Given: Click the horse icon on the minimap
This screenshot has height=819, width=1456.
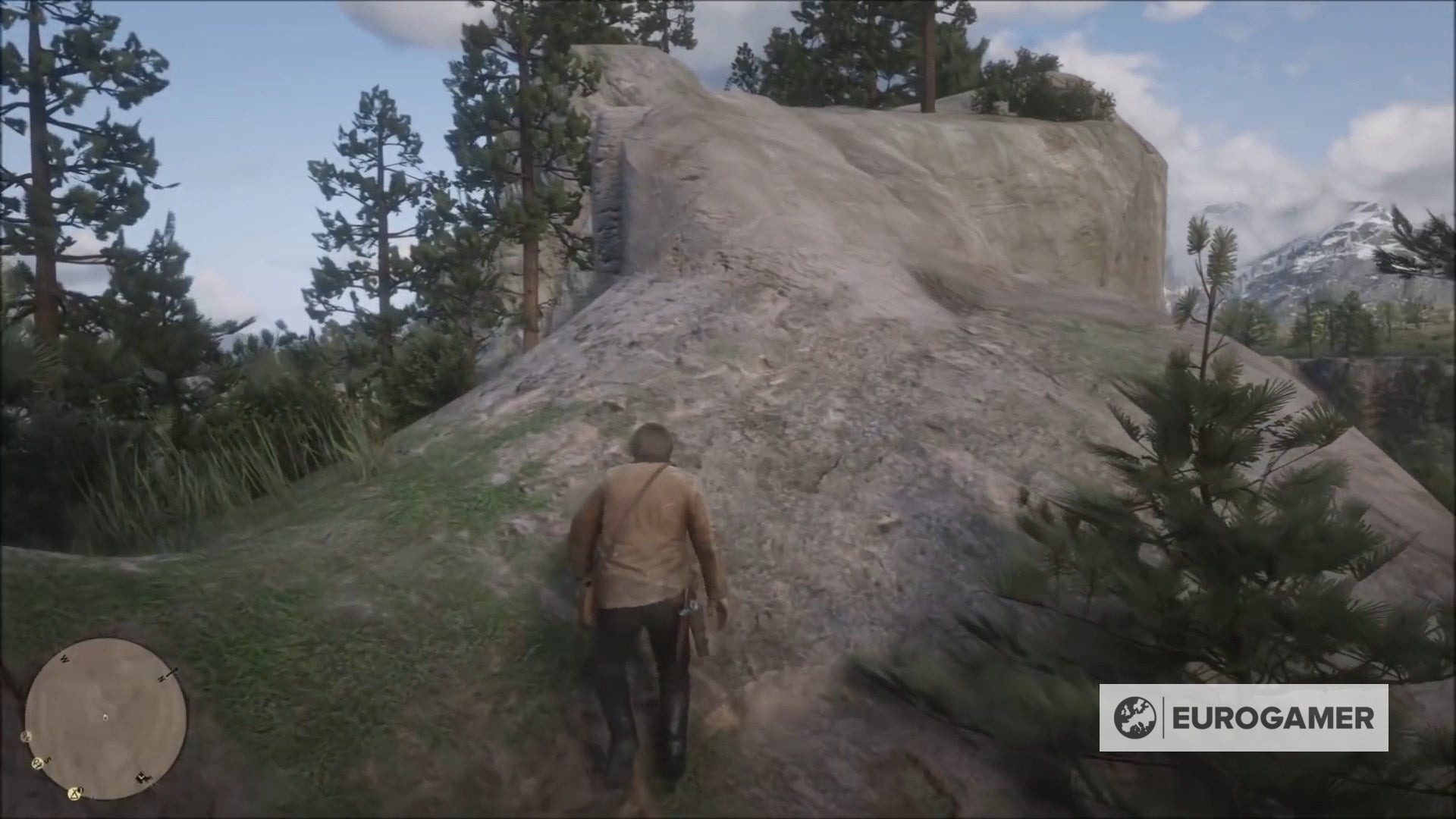Looking at the screenshot, I should click(37, 763).
